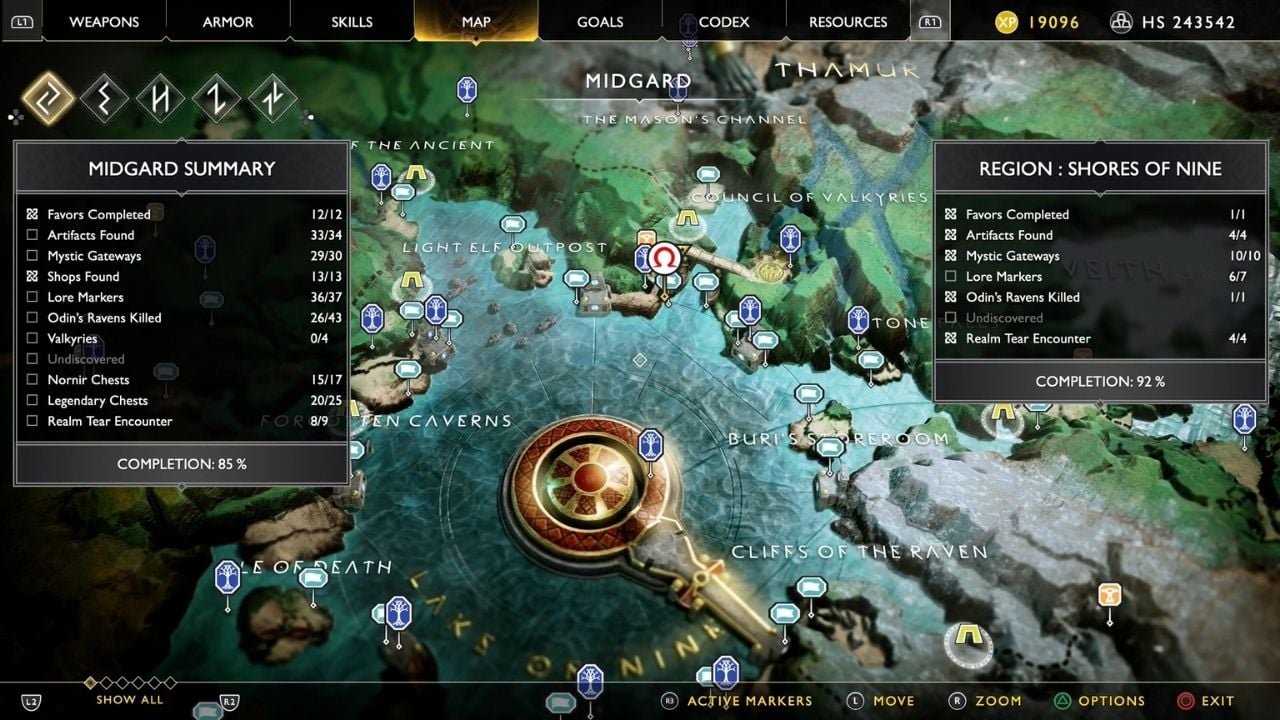Open the Codex tab
Screen dimensions: 1280x720
pos(724,22)
